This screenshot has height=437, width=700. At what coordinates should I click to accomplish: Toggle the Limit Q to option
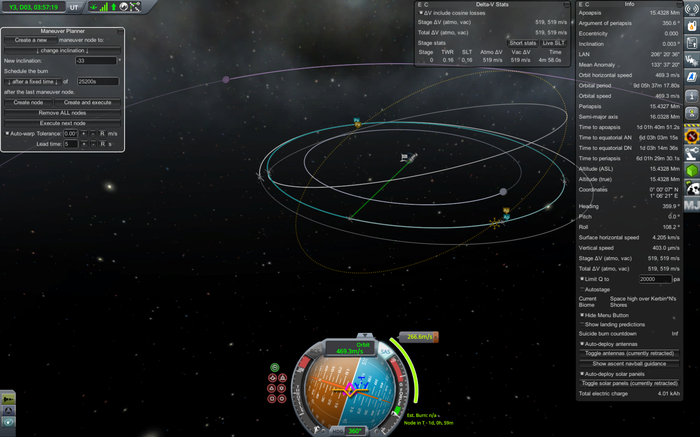point(582,279)
